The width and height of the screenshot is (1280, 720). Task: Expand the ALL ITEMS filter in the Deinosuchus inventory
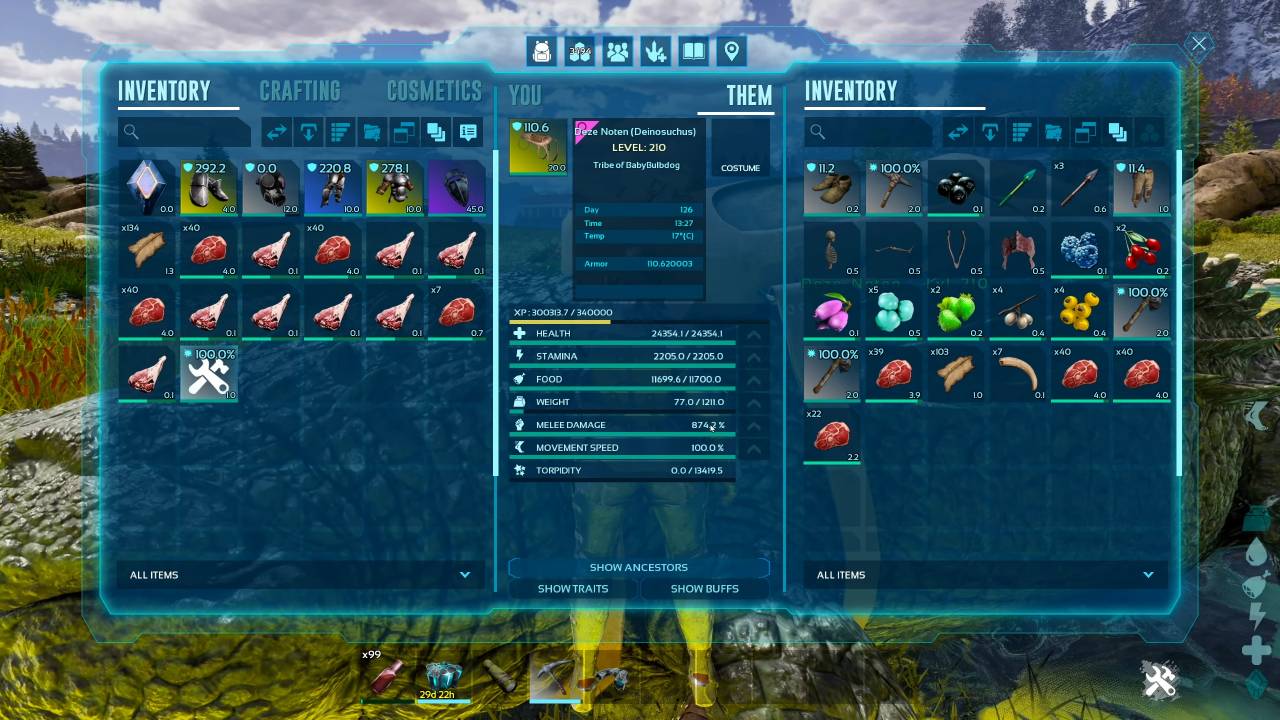(x=1147, y=575)
